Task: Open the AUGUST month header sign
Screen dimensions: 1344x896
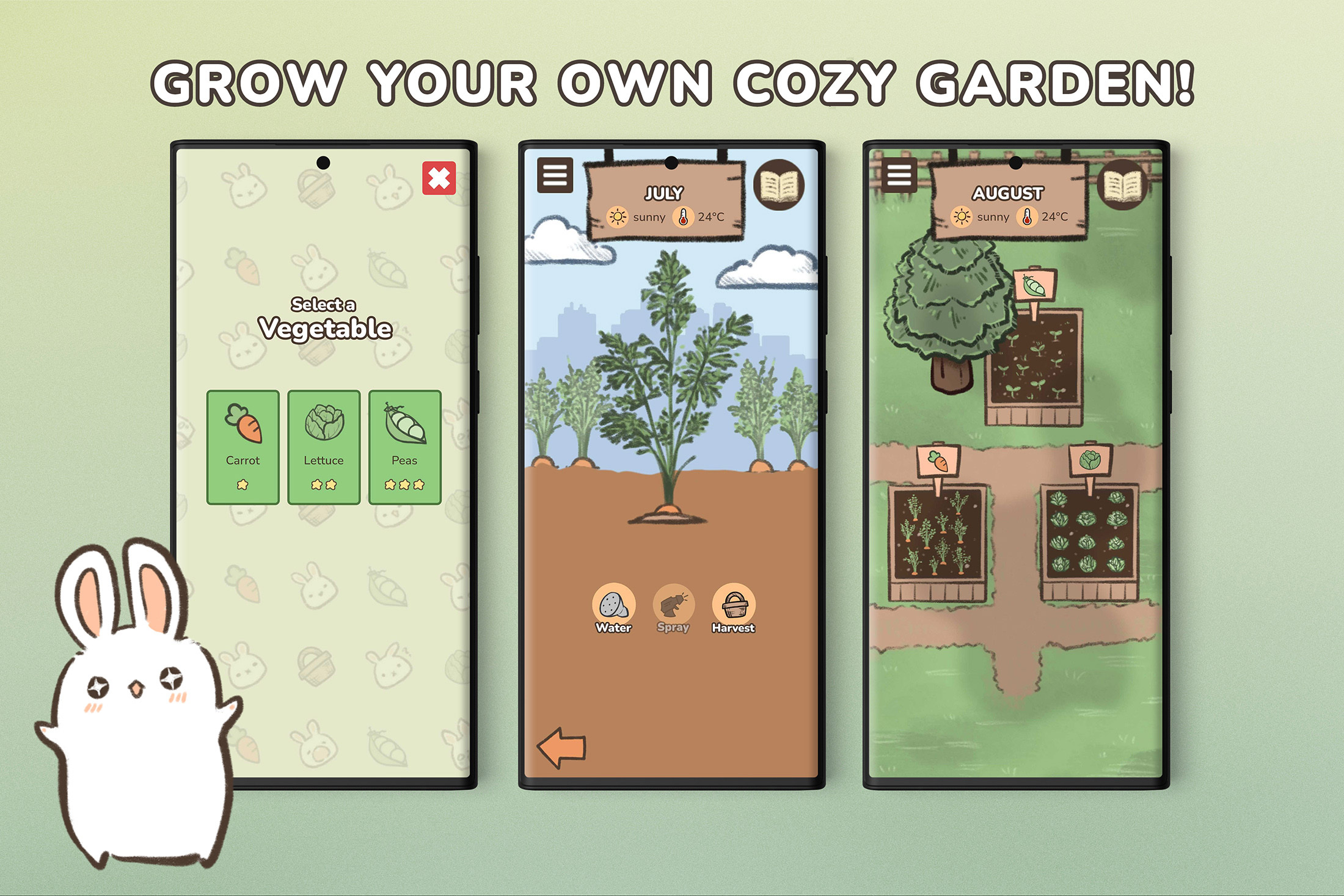Action: click(x=1007, y=194)
